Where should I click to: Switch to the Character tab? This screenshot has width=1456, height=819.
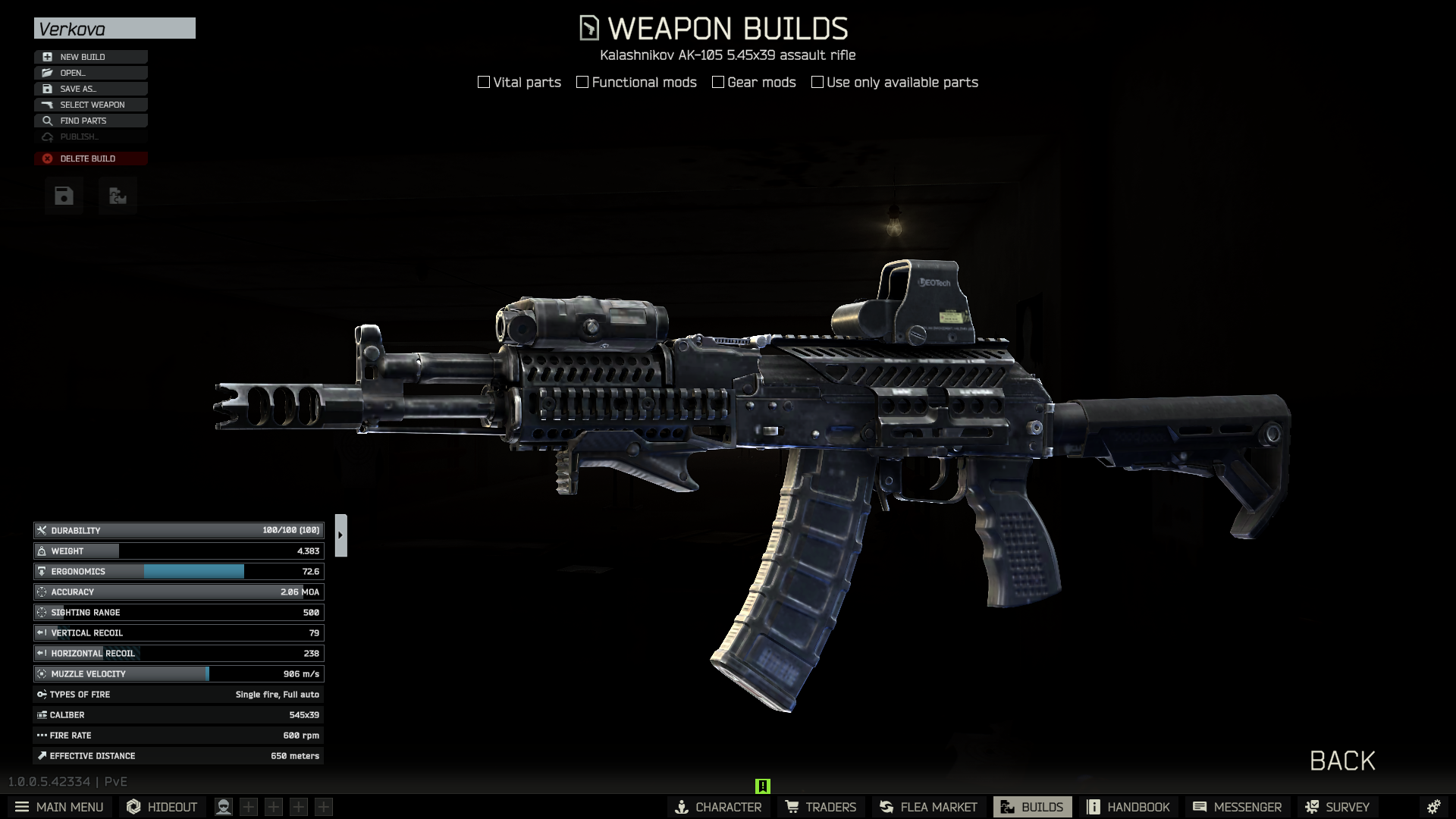(718, 807)
